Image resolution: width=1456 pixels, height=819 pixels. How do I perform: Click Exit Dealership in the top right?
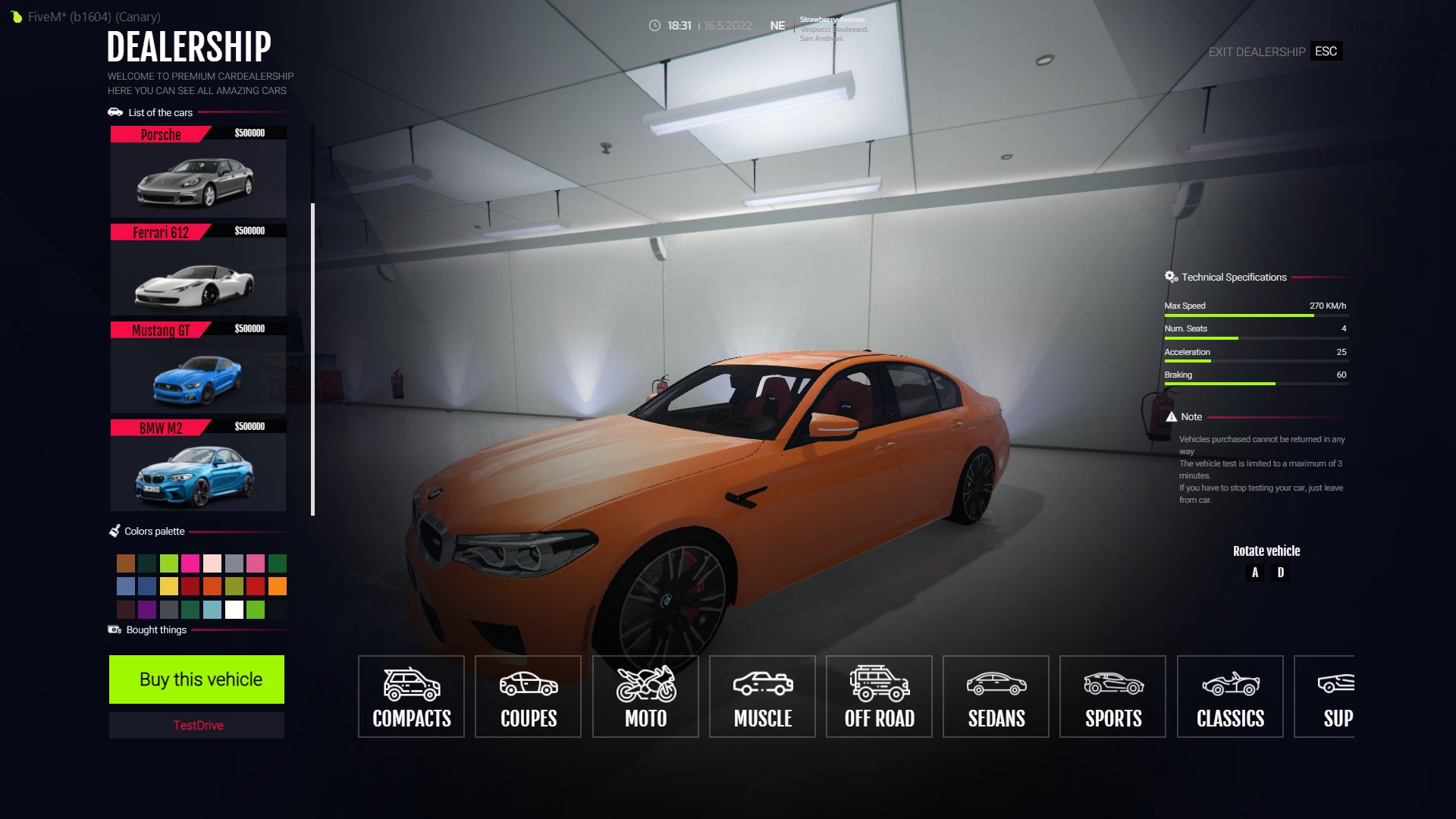tap(1255, 52)
